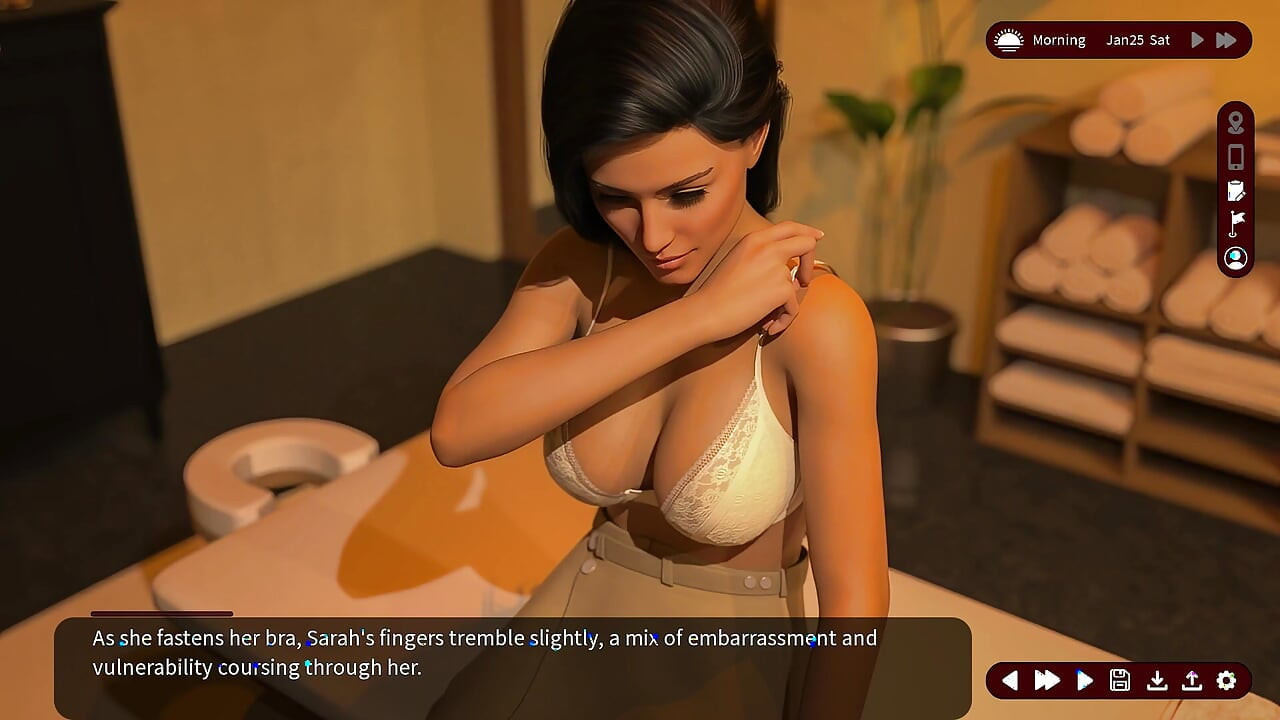
Task: Open the save menu floppy disk icon
Action: click(x=1120, y=681)
